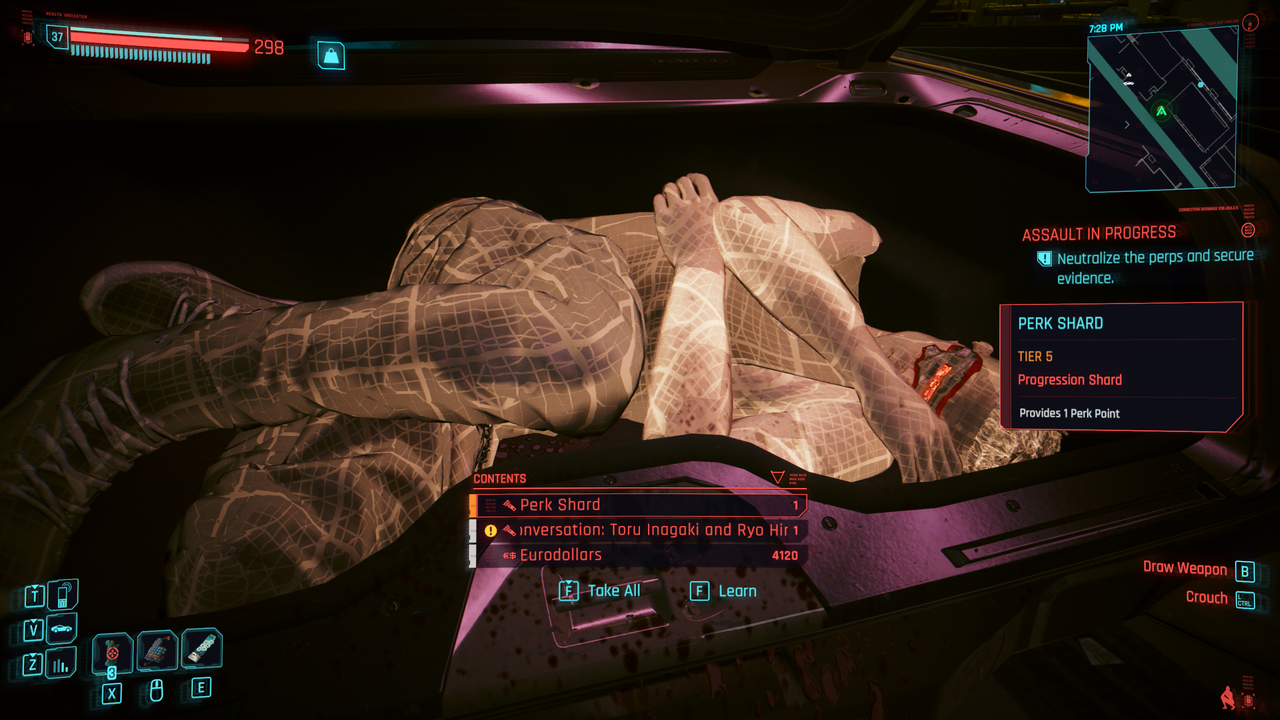Click Learn to use the shard
The height and width of the screenshot is (720, 1280).
[724, 591]
